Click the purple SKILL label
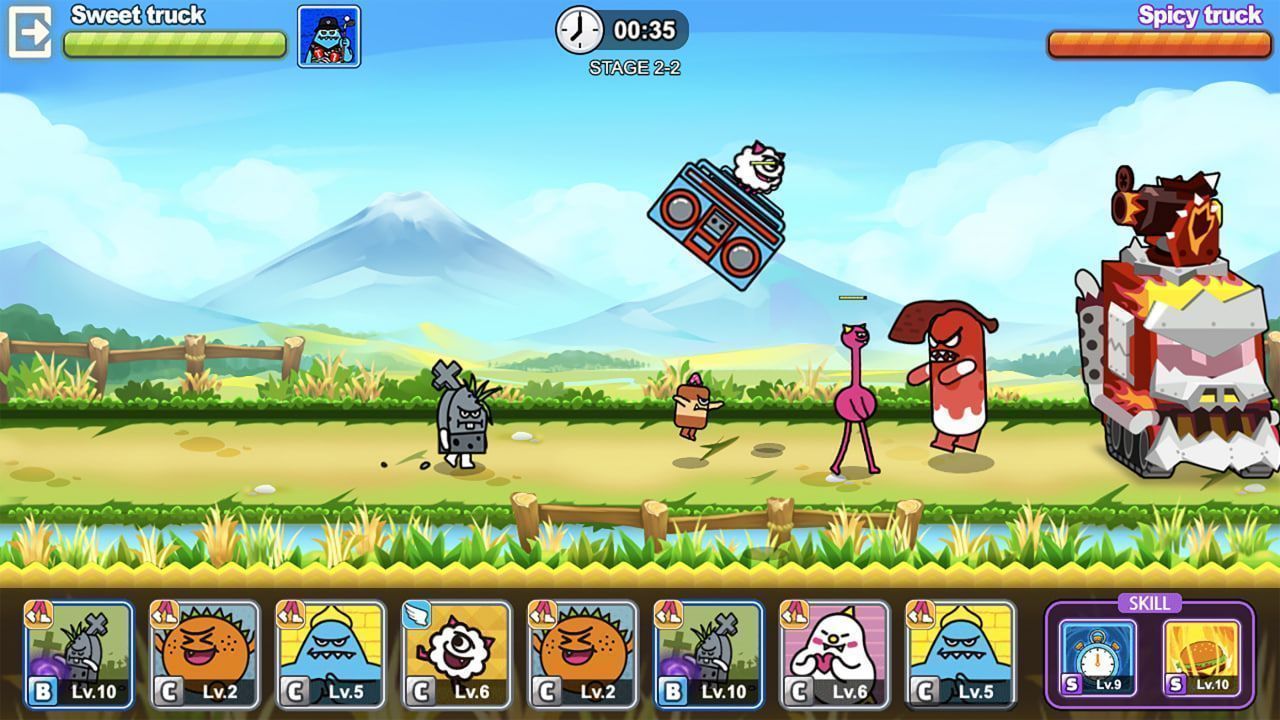The width and height of the screenshot is (1280, 720). click(x=1151, y=603)
